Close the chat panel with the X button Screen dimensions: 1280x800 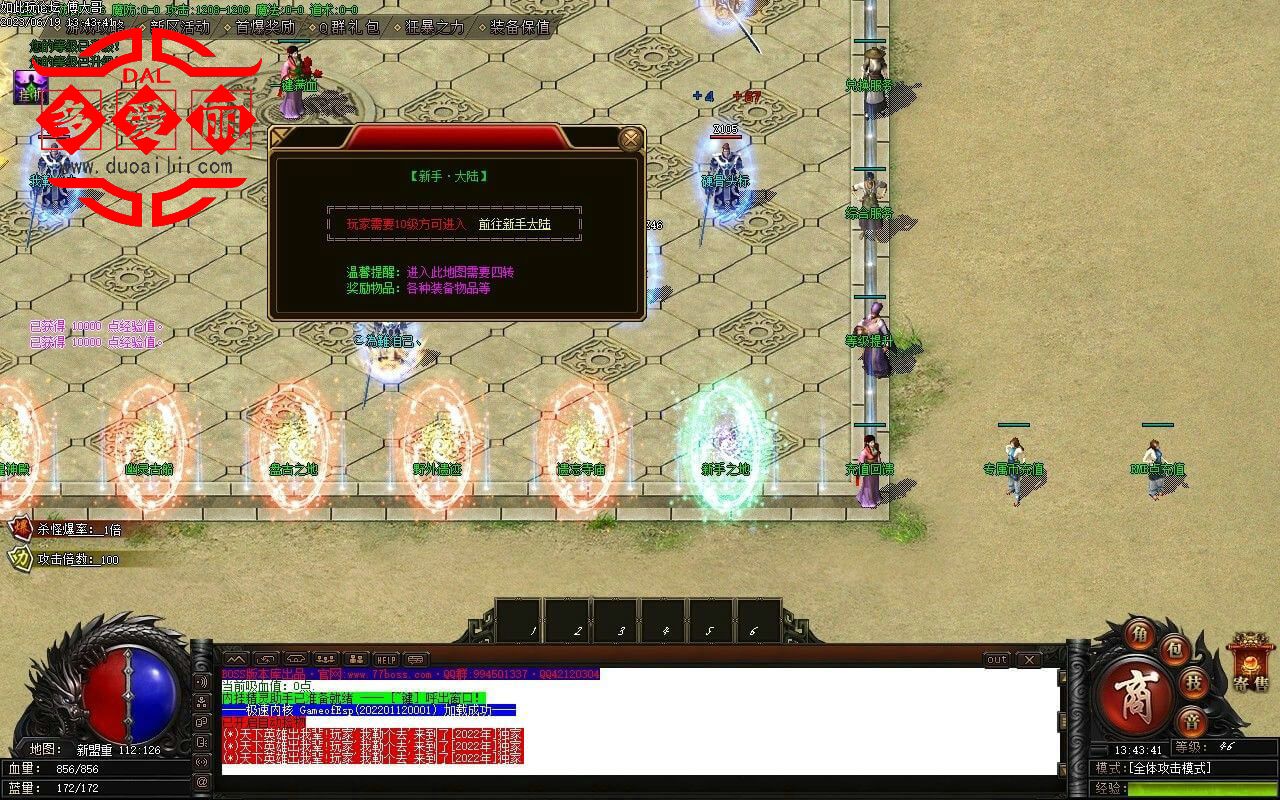coord(1028,660)
